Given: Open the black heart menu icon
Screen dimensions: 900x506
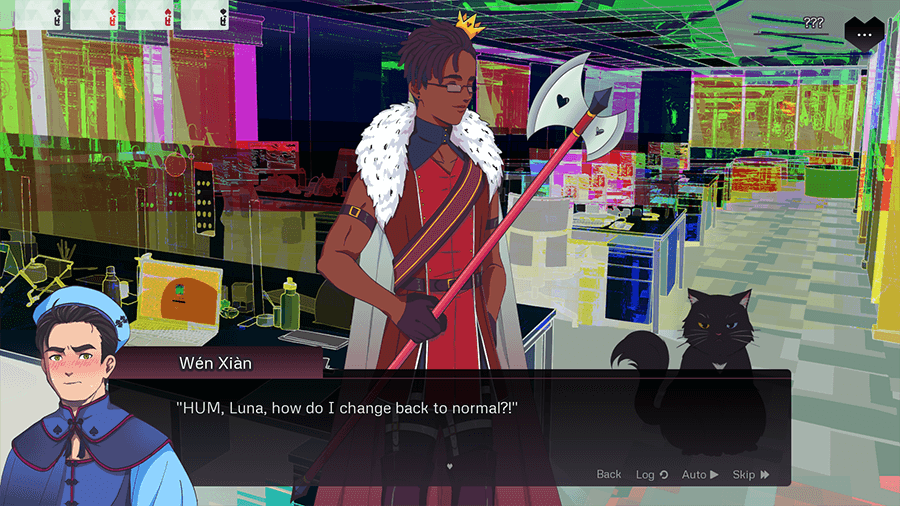Looking at the screenshot, I should pos(863,32).
